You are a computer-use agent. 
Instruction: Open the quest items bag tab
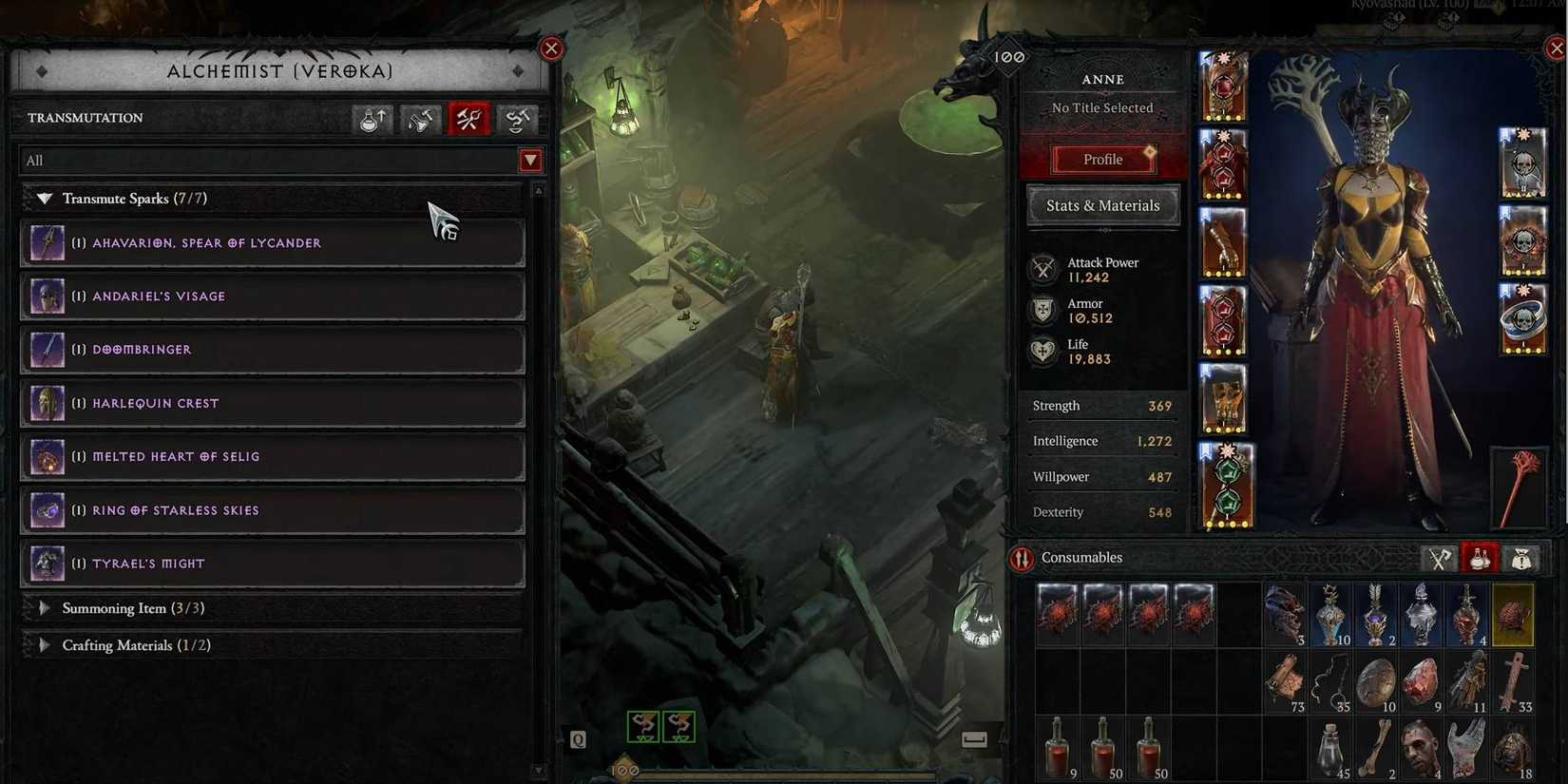[x=1521, y=559]
